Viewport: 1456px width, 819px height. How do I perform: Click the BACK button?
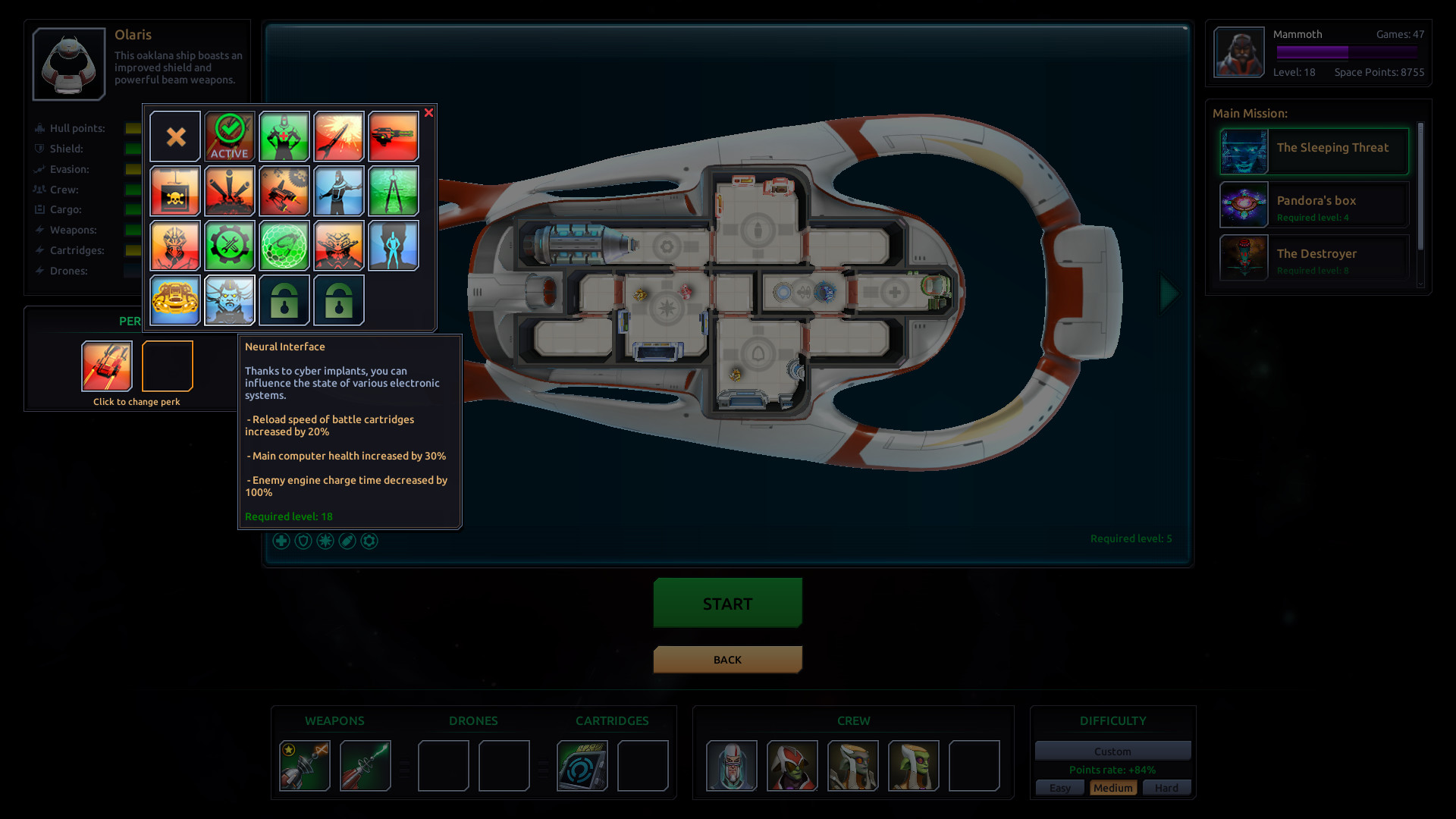[x=727, y=659]
